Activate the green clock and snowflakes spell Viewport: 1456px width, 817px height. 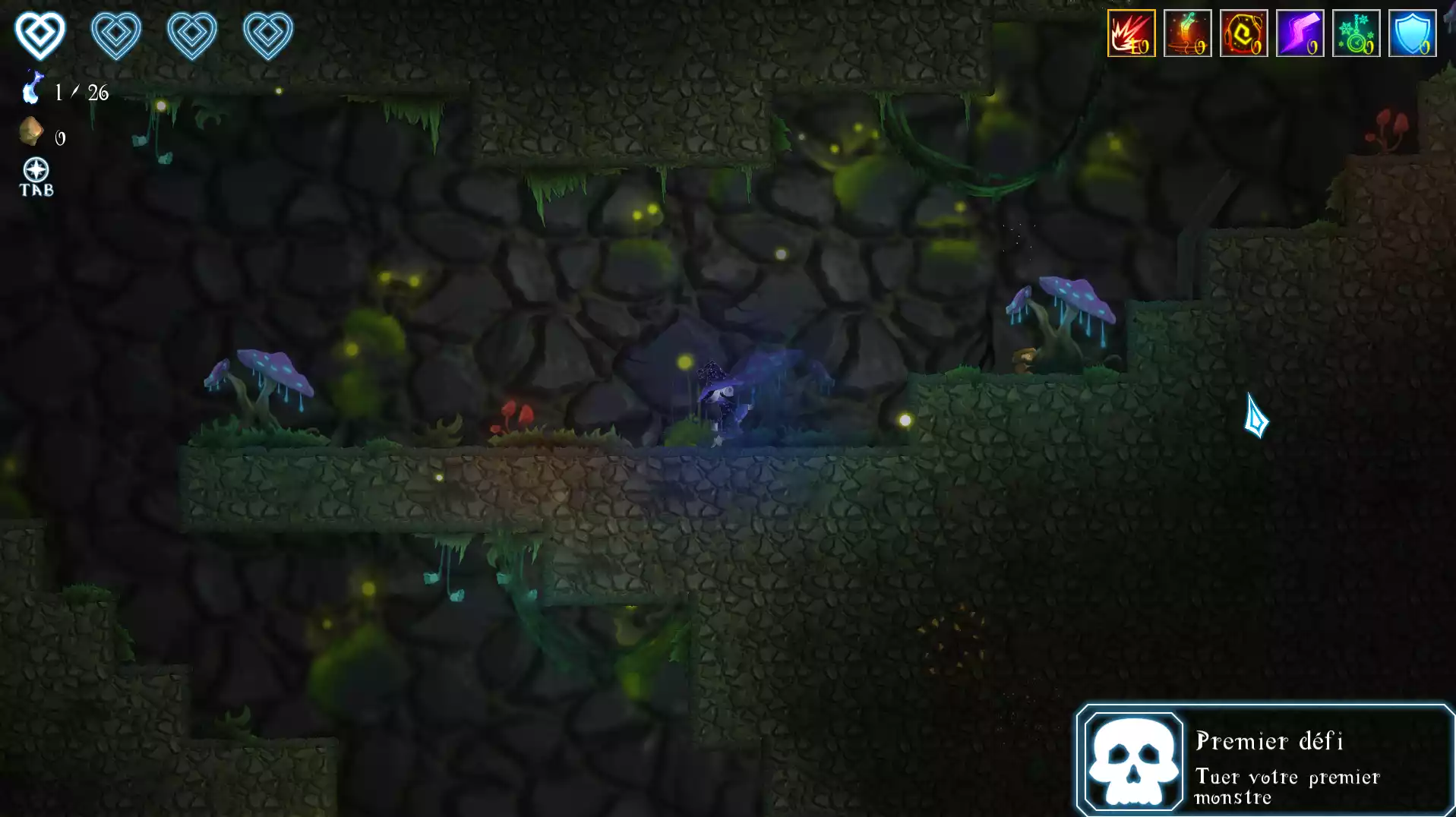tap(1356, 33)
